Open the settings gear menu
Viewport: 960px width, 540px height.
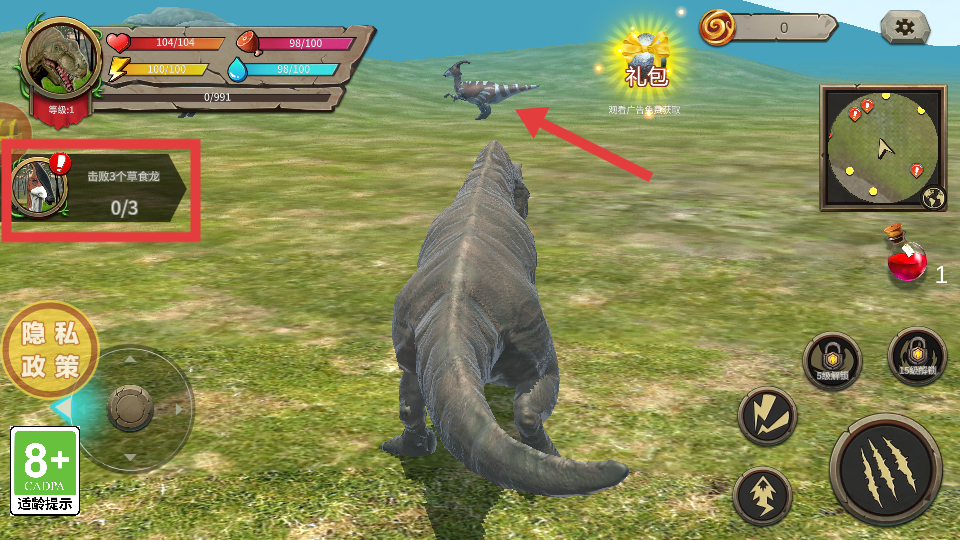pyautogui.click(x=905, y=27)
